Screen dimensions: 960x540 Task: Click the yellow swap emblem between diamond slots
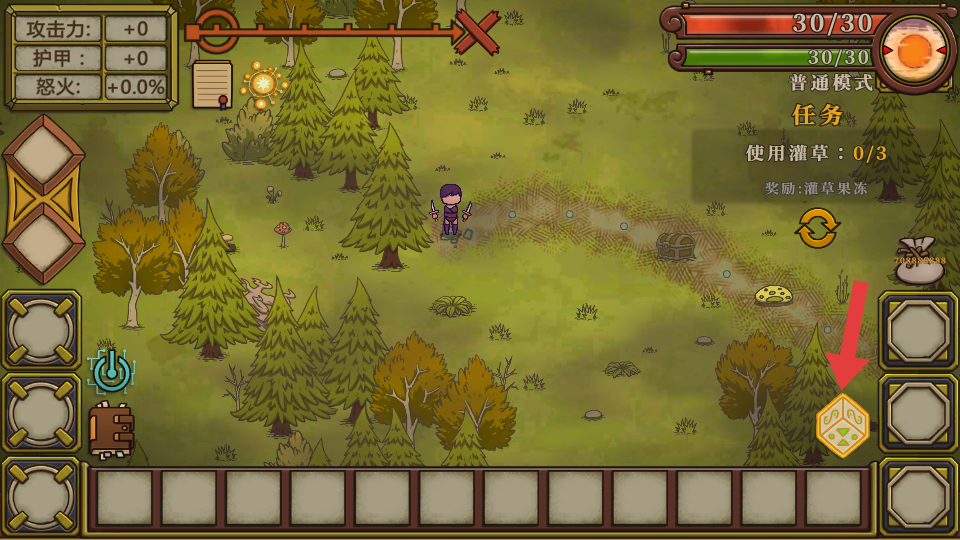click(42, 199)
